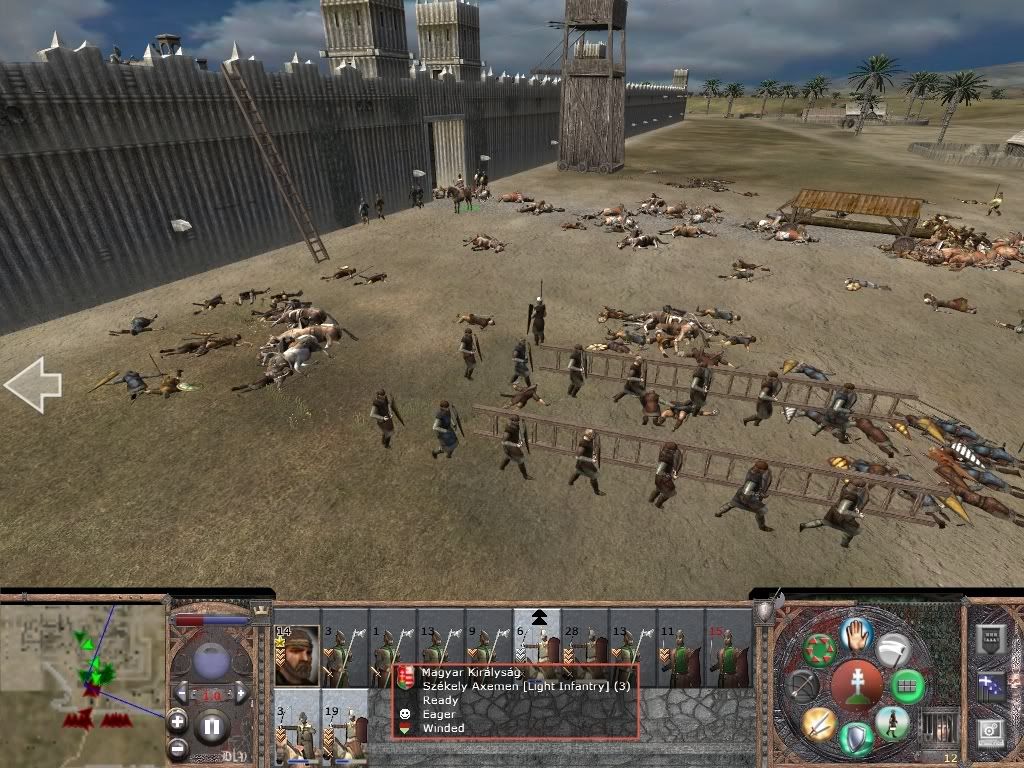The width and height of the screenshot is (1024, 768).
Task: Click the central red cross faction button
Action: point(857,686)
